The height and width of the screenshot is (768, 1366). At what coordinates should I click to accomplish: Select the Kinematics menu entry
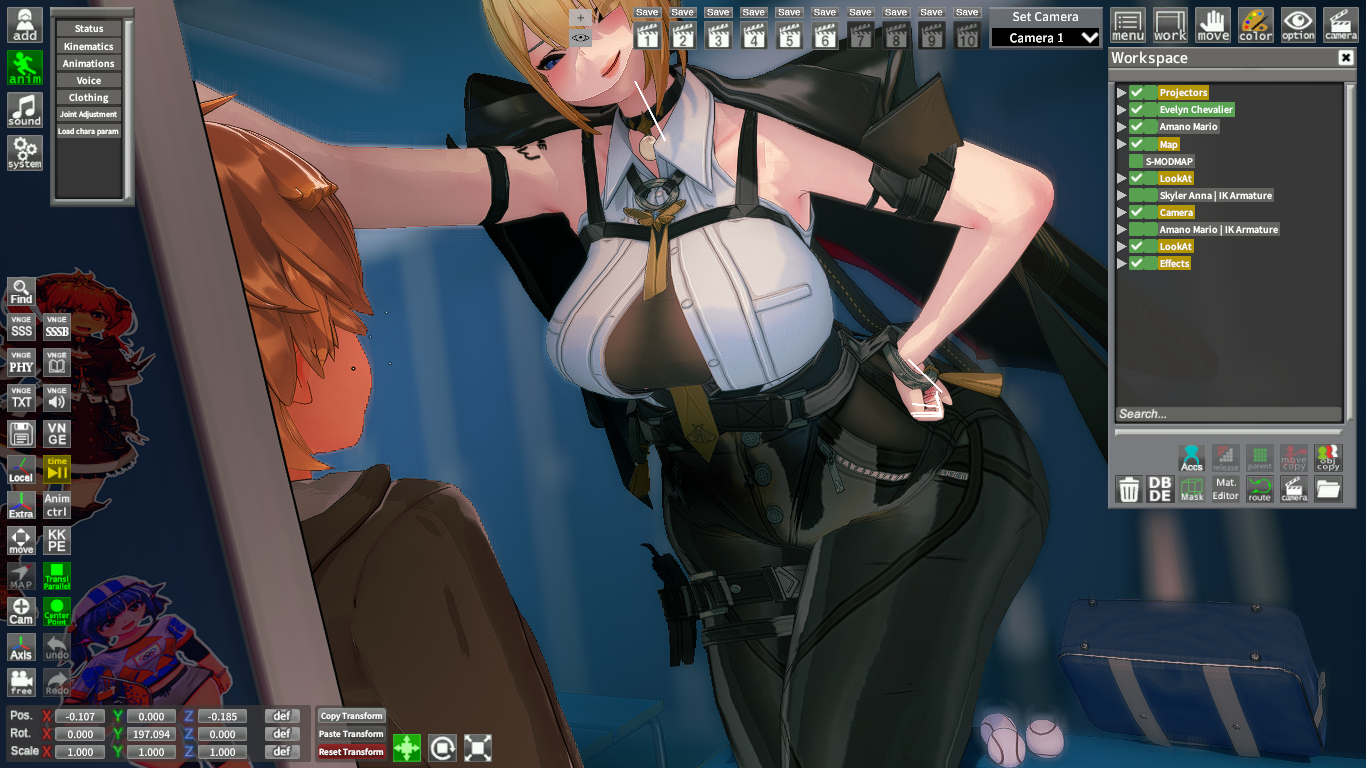pos(88,46)
